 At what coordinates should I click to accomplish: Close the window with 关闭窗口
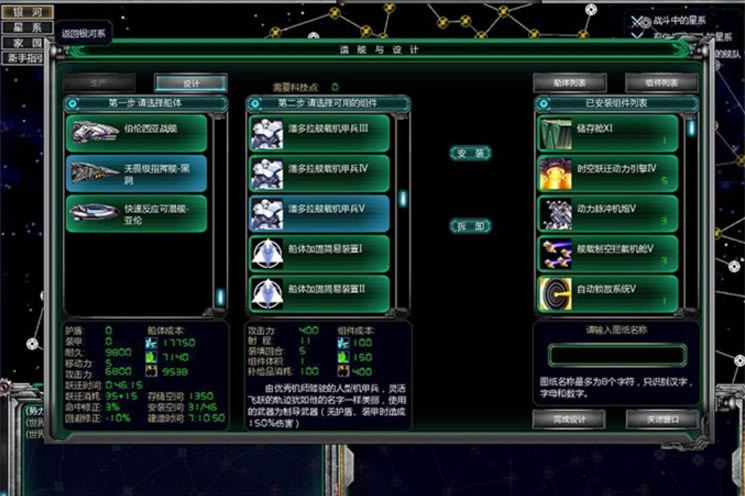click(x=661, y=417)
